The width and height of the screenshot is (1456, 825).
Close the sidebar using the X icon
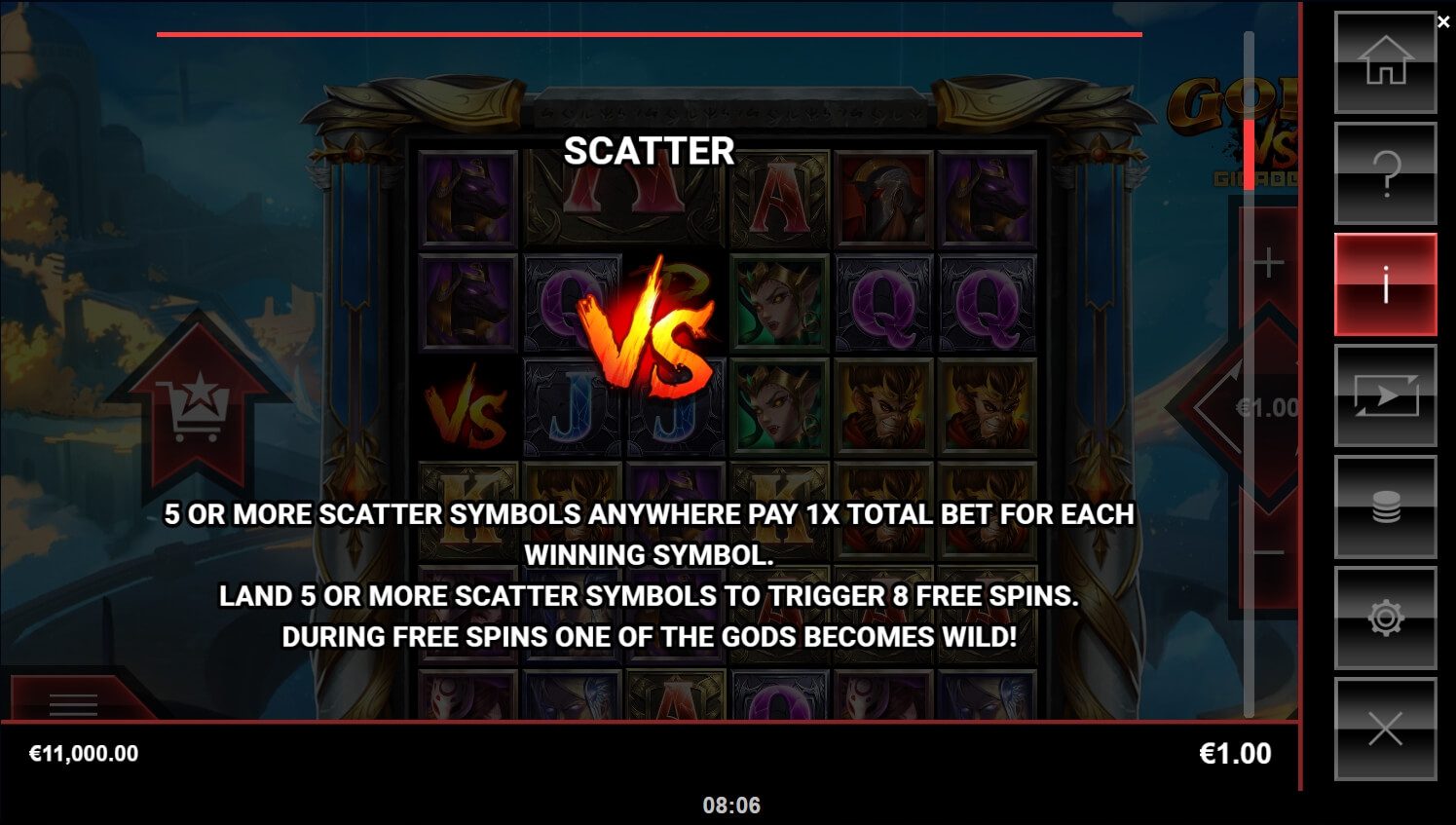pyautogui.click(x=1385, y=729)
